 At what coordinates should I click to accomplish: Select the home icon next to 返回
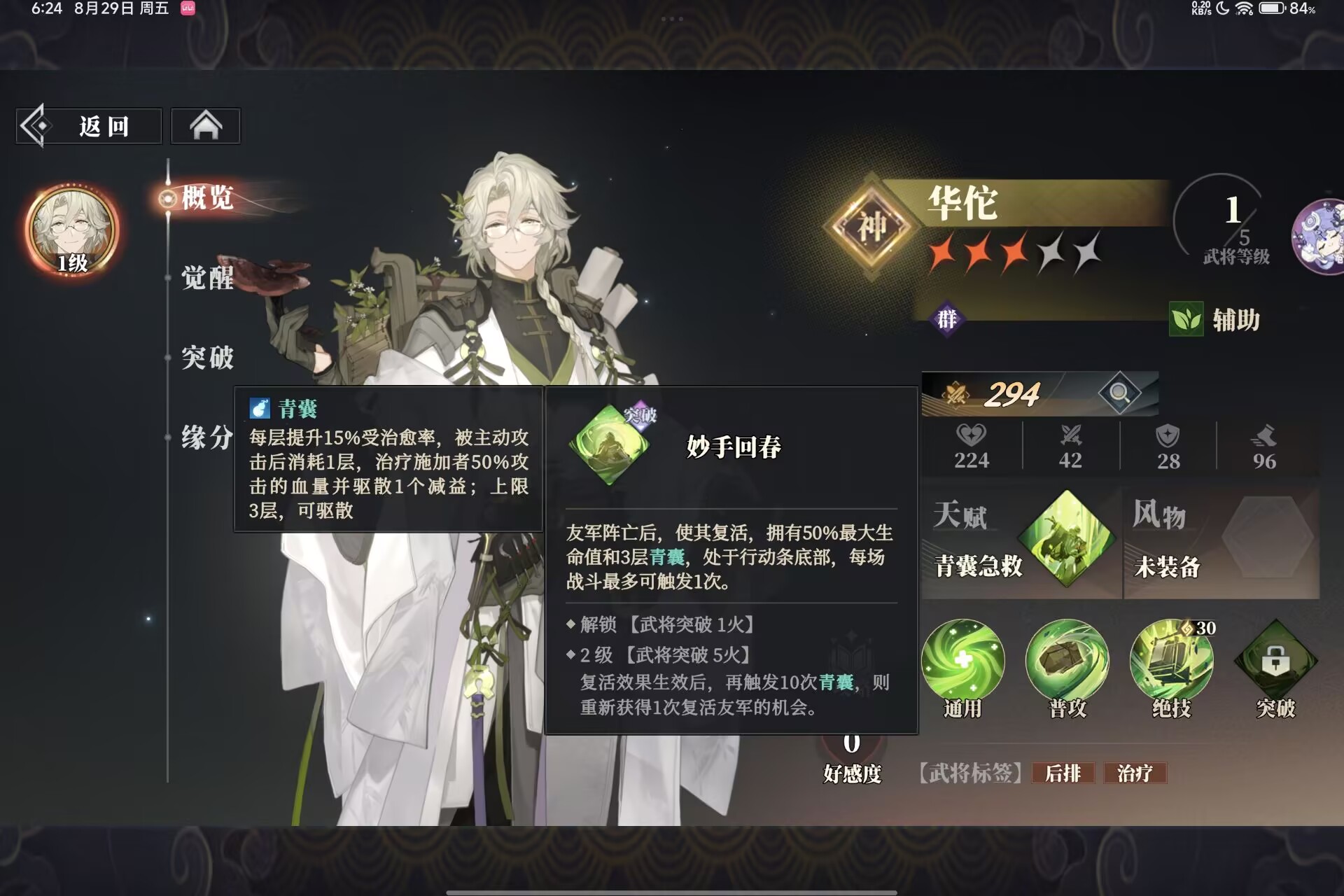205,125
